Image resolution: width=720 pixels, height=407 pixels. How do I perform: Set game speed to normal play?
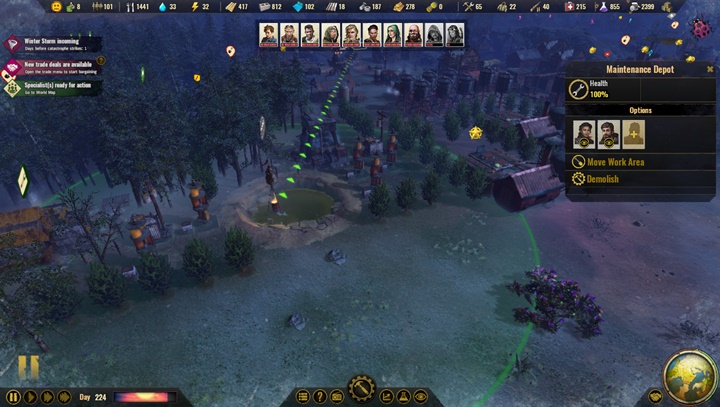pos(31,397)
